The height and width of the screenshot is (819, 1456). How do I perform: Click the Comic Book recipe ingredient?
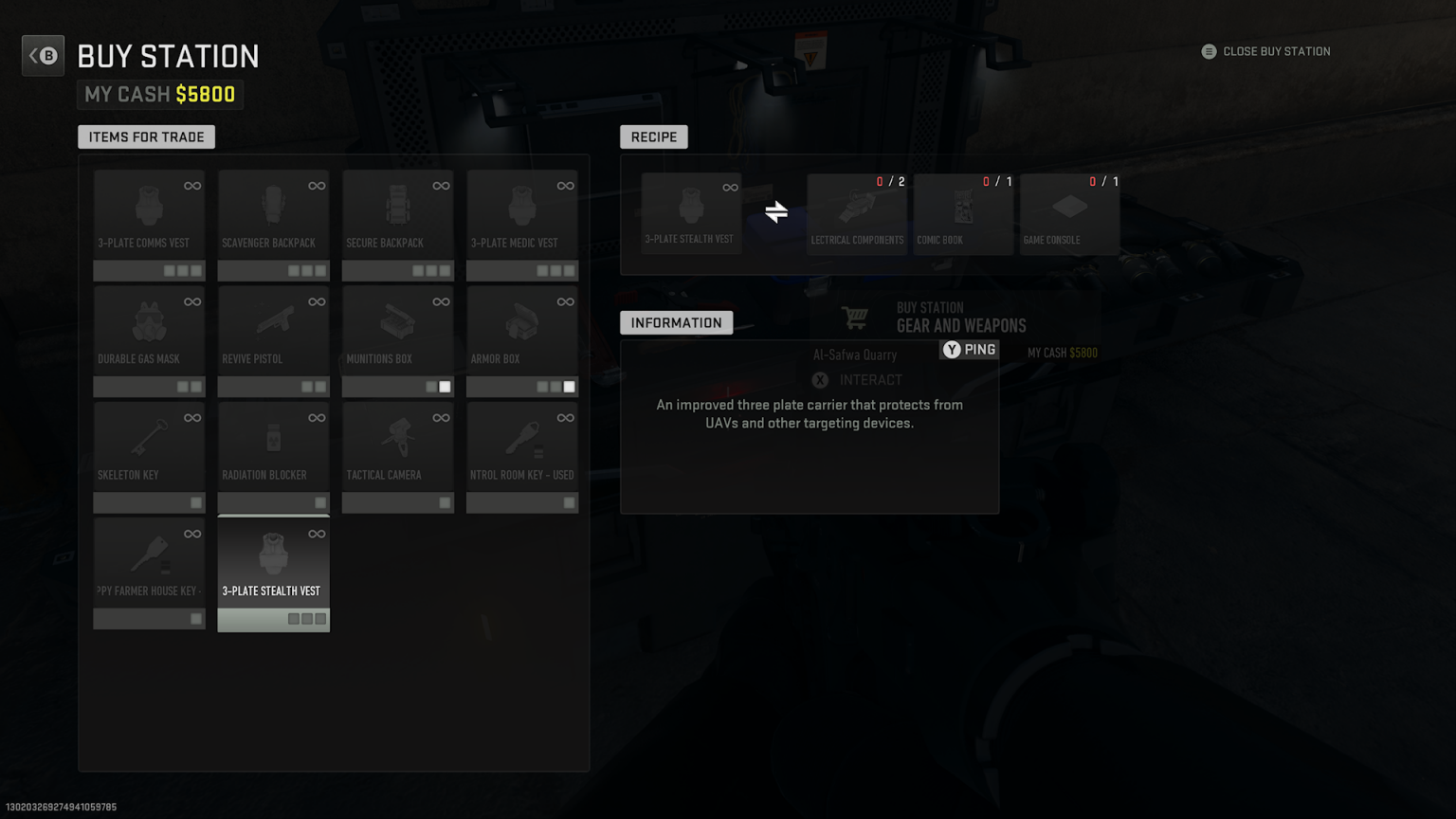pos(963,212)
